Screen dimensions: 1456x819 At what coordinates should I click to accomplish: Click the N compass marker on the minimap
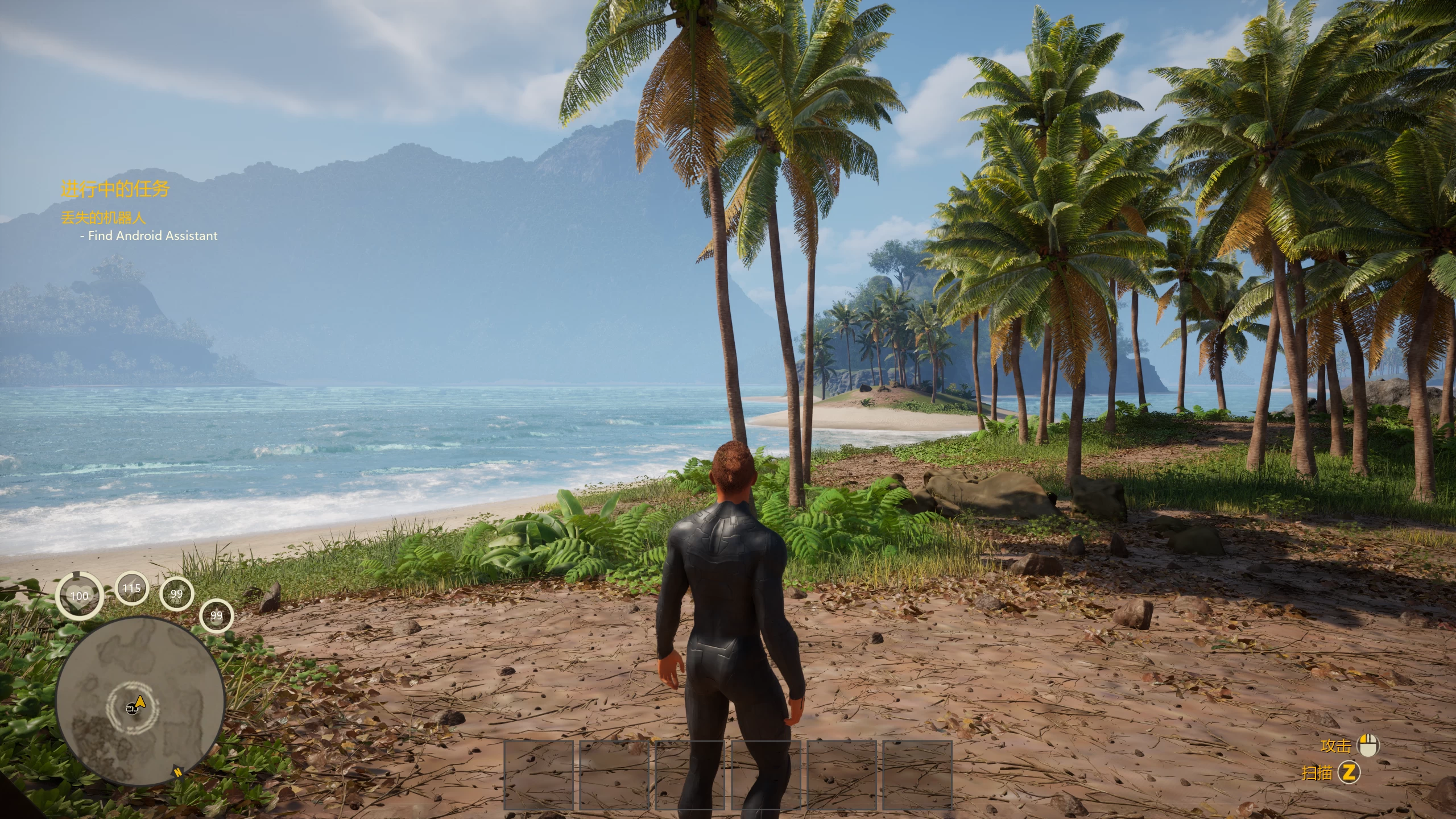pos(178,772)
